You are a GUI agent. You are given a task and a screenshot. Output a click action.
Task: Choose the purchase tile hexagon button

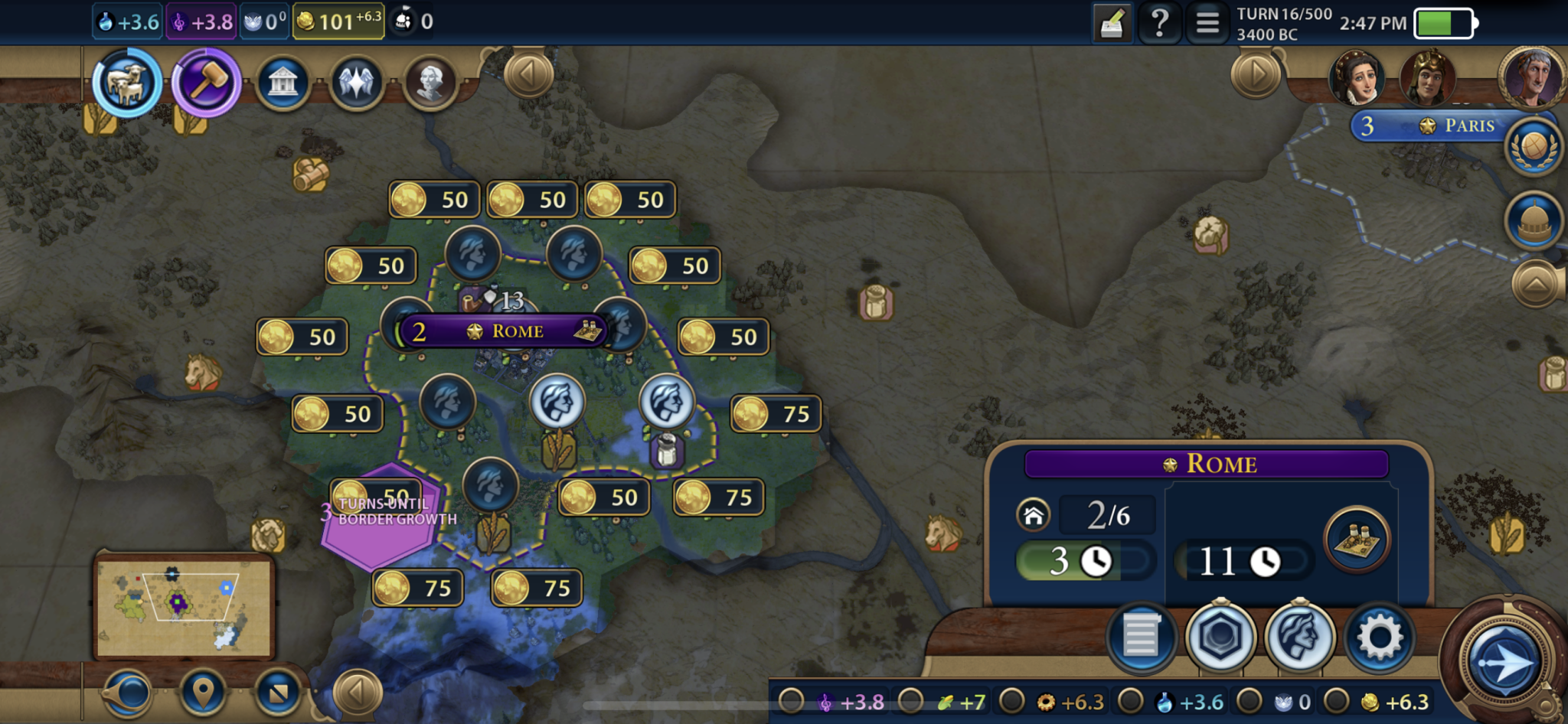pos(1220,637)
